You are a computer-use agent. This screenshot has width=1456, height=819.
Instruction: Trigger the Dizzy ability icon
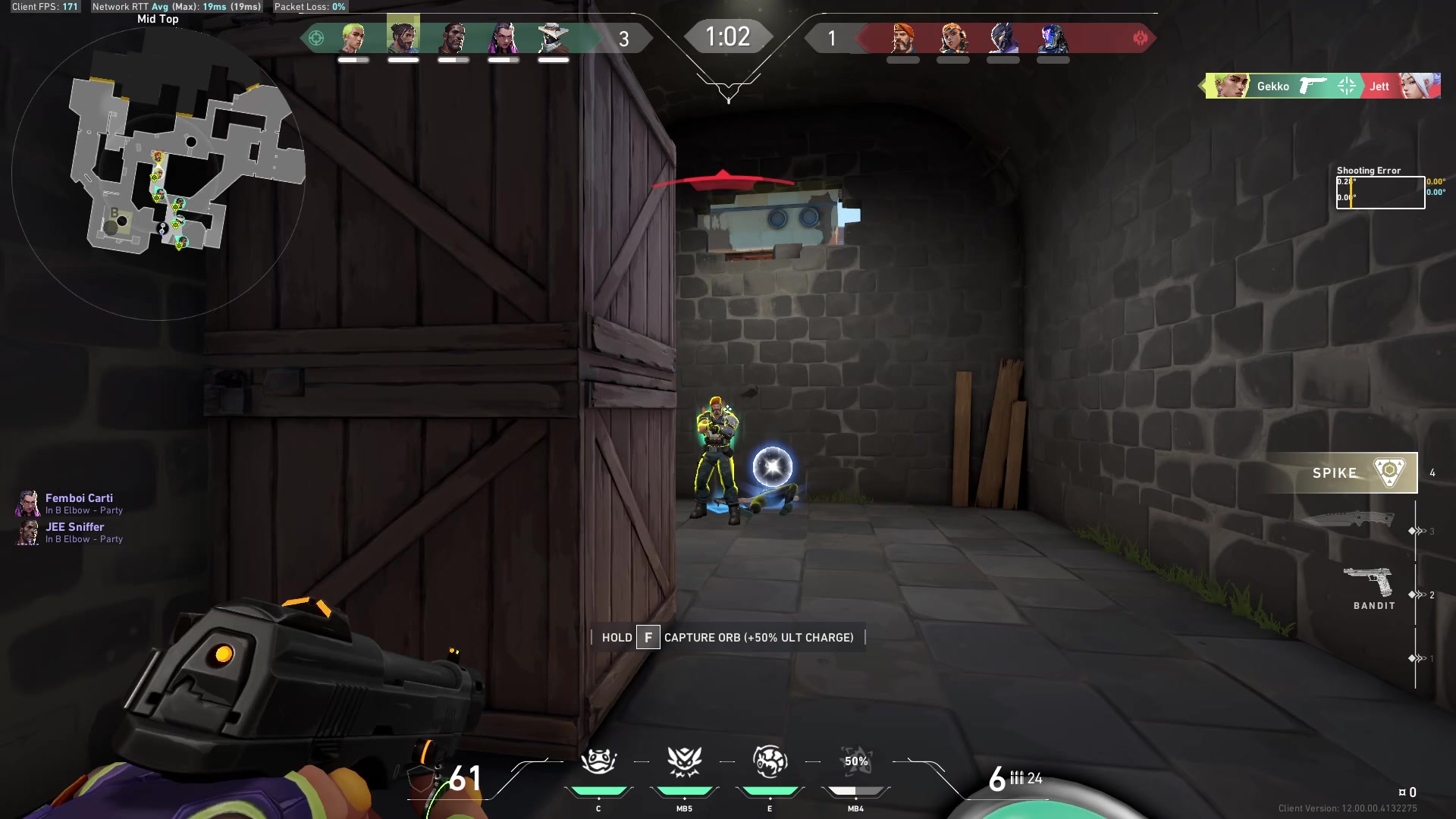pos(770,762)
